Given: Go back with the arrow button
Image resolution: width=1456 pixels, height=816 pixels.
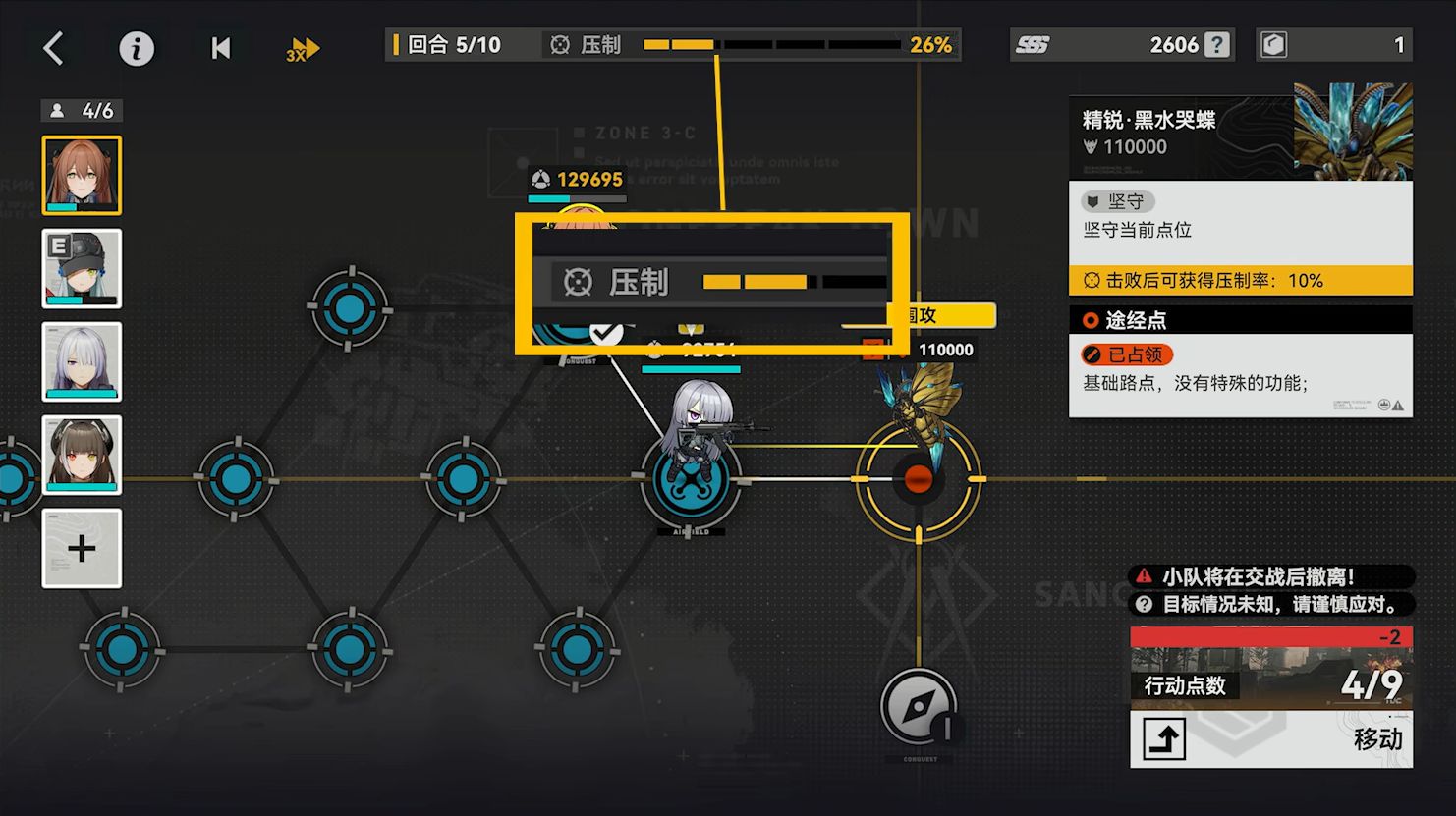Looking at the screenshot, I should click(54, 47).
